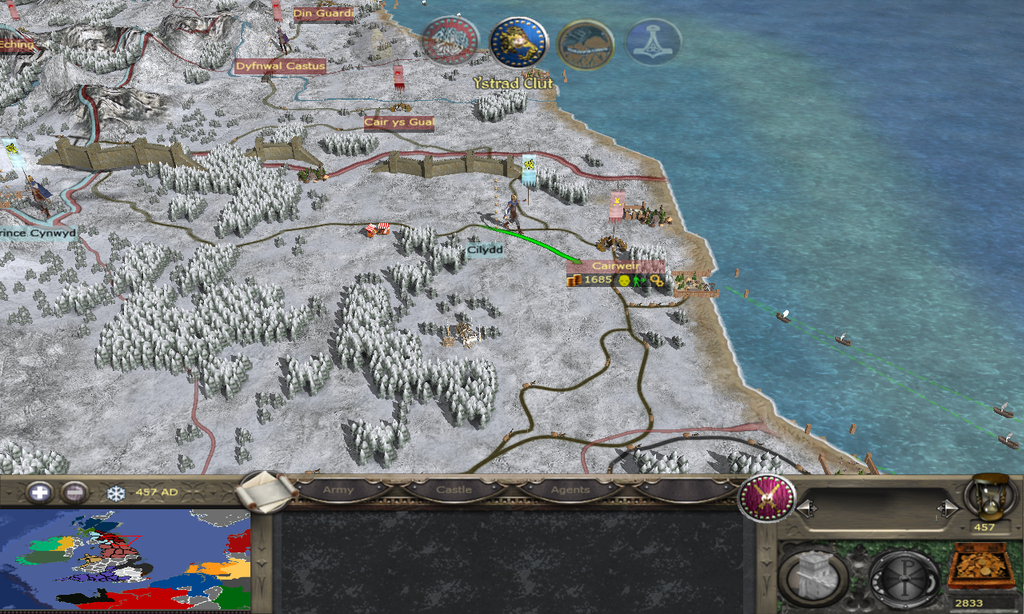Open the scroll lists button
Image resolution: width=1024 pixels, height=614 pixels.
(268, 491)
